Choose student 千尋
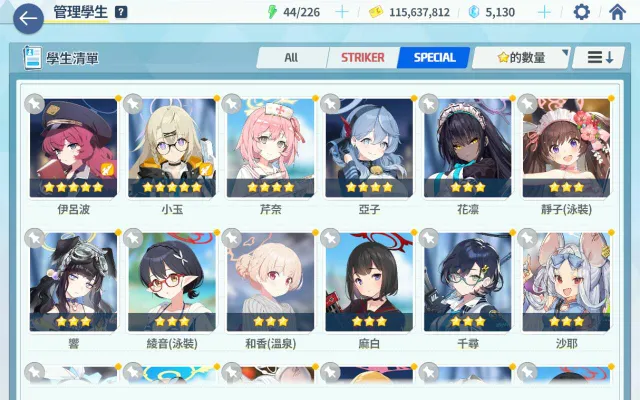The width and height of the screenshot is (640, 400). [467, 282]
